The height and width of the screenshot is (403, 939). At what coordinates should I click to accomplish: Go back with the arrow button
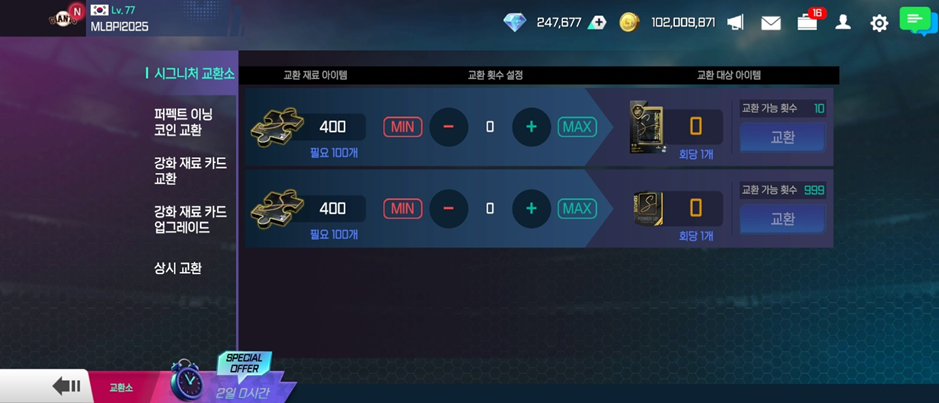(67, 386)
